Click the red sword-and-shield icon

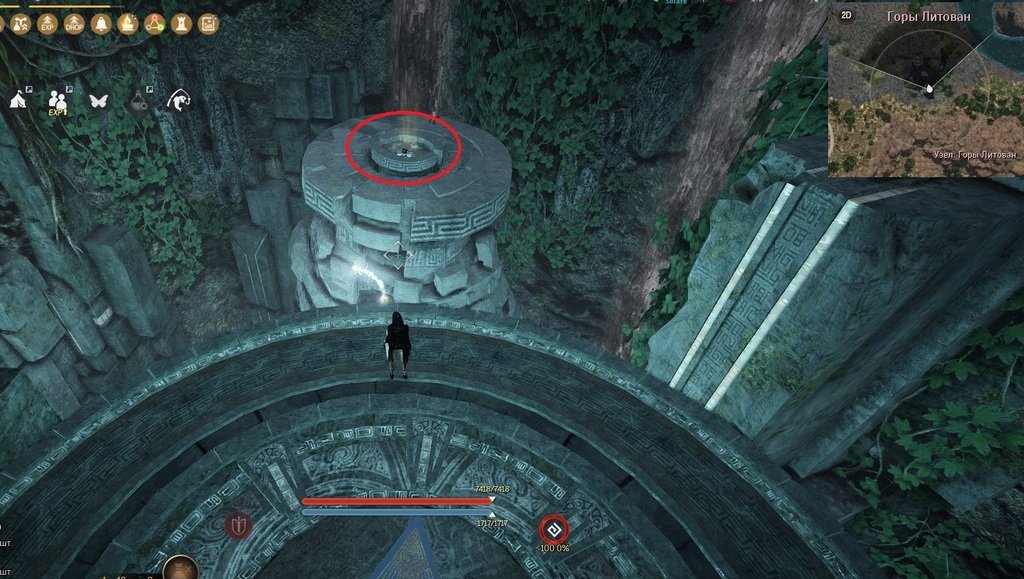237,525
